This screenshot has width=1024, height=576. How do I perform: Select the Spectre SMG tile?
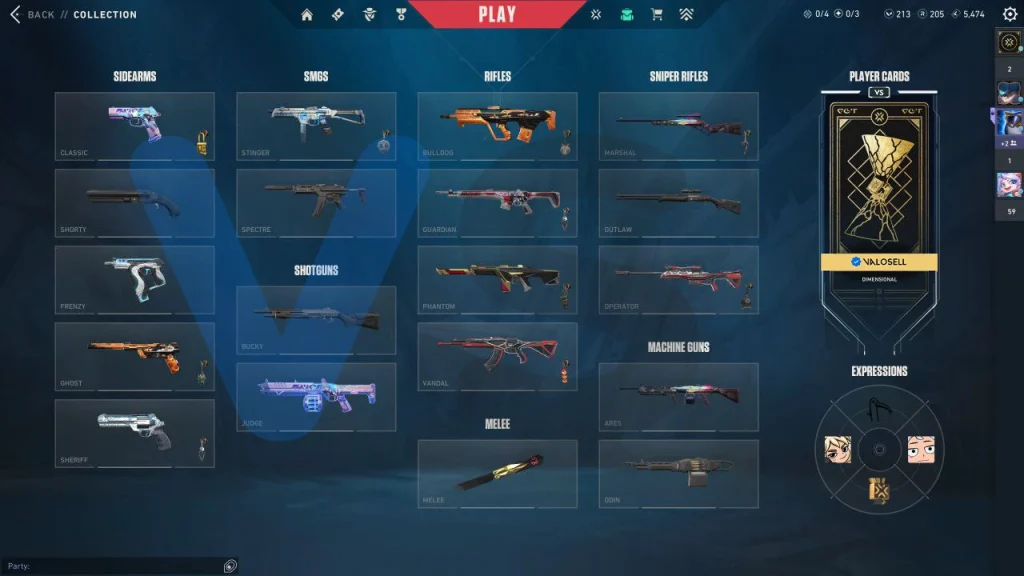316,202
